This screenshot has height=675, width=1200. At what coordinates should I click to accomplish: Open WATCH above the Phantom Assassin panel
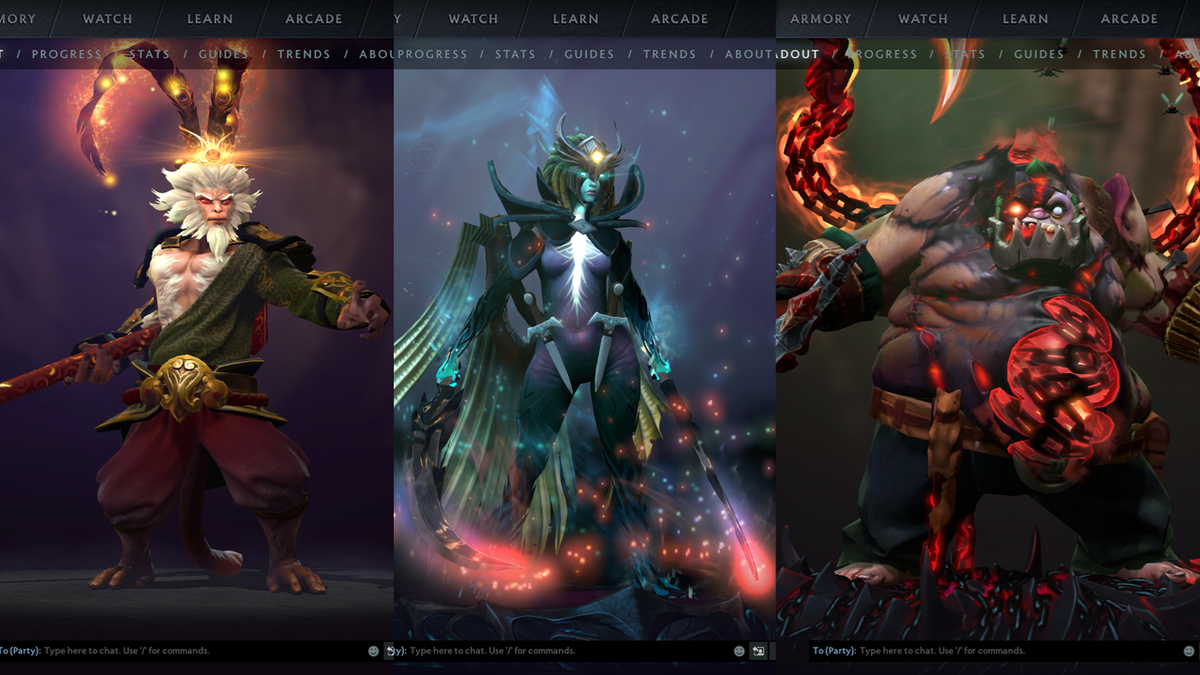pos(473,18)
